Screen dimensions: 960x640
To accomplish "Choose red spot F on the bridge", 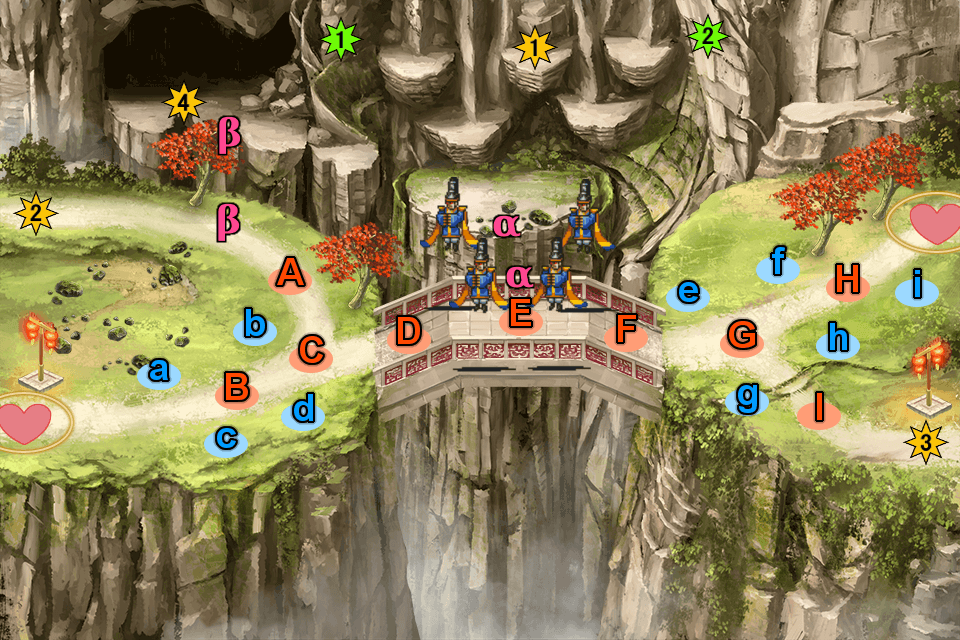I will click(626, 331).
